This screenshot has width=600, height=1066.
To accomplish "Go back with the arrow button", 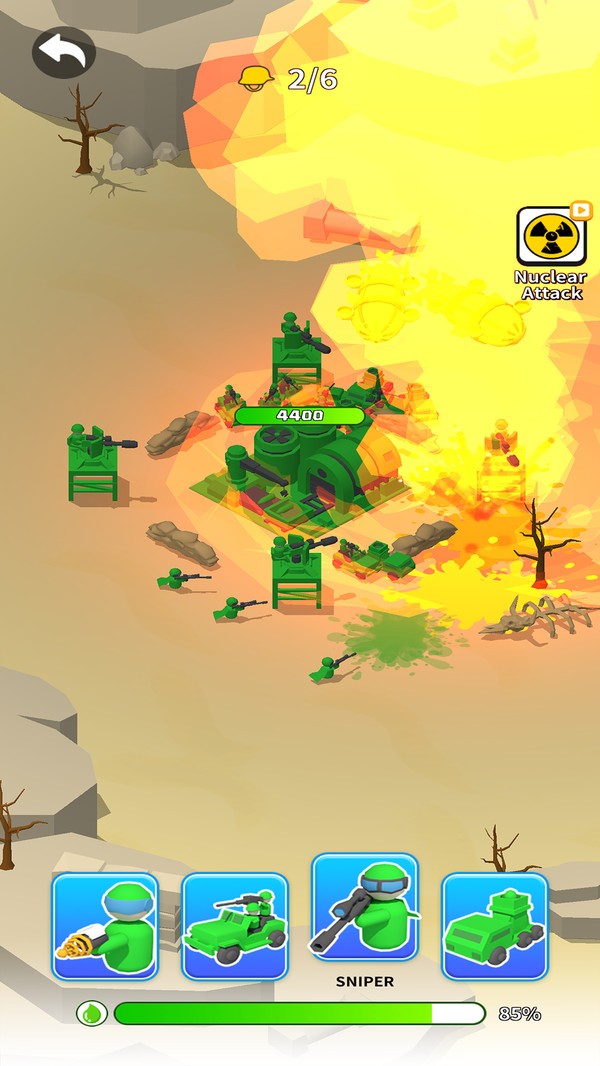I will (x=64, y=52).
